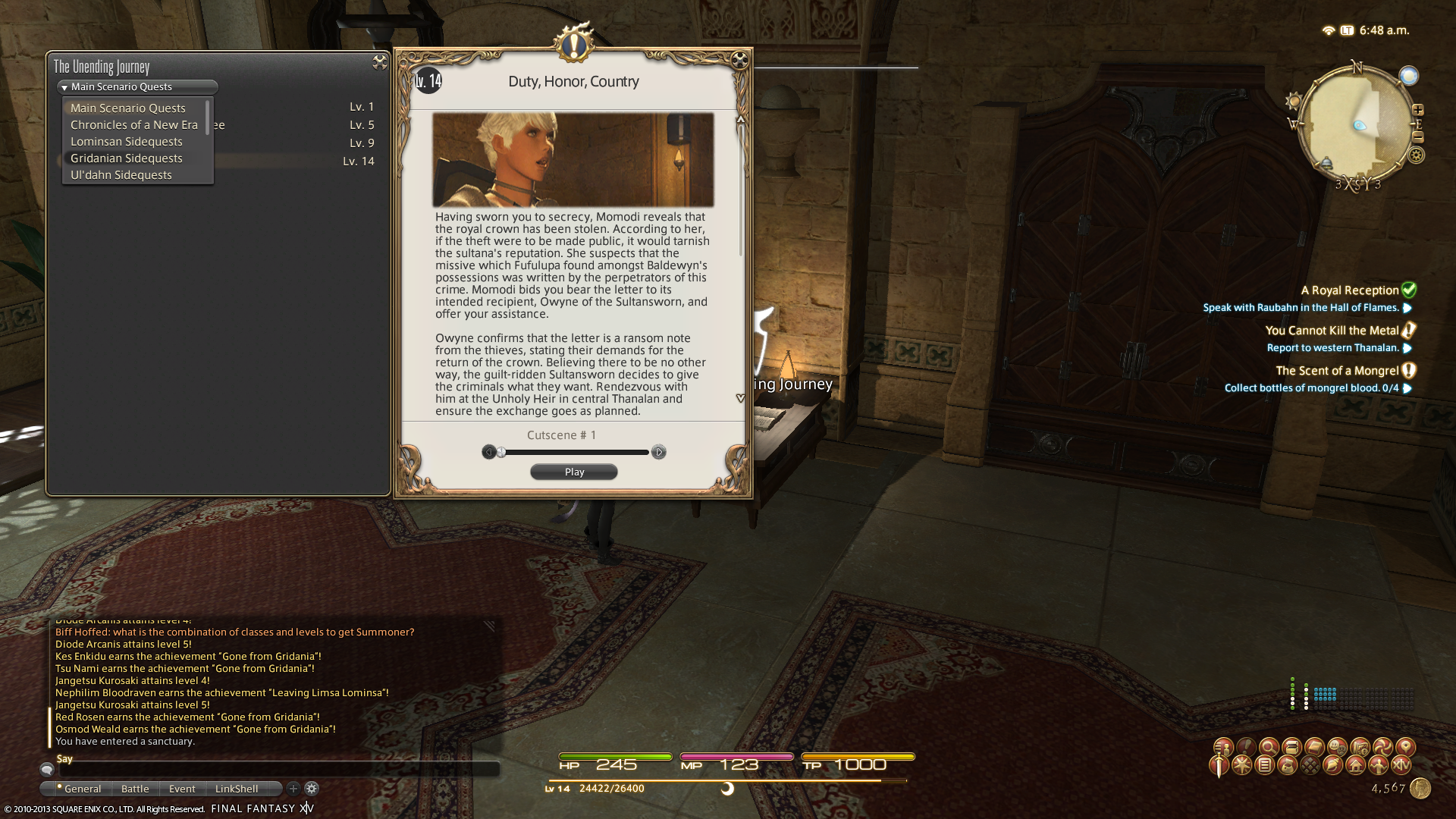This screenshot has height=819, width=1456.
Task: Close The Unending Journey panel
Action: [379, 63]
